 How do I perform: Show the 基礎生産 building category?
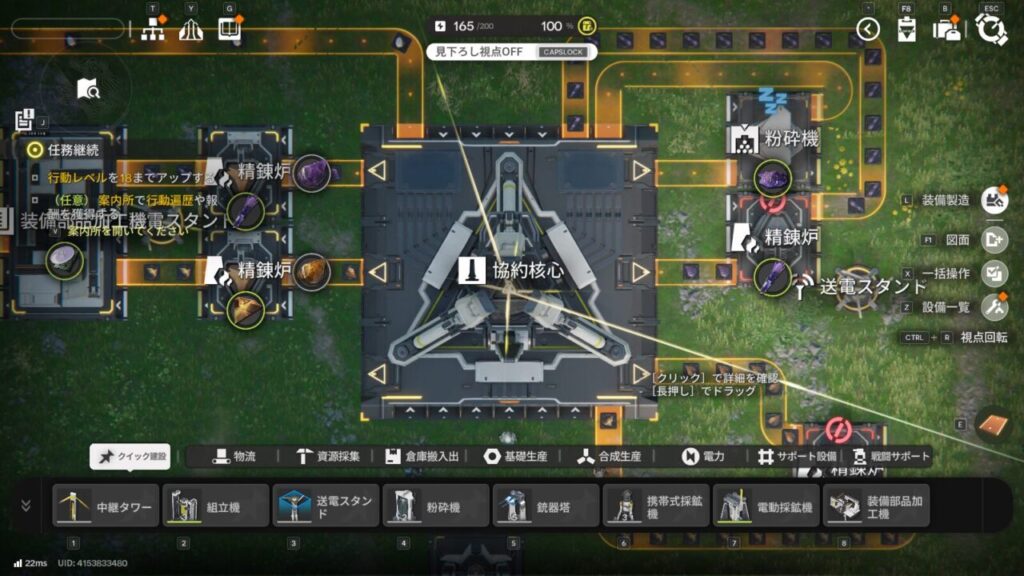tap(516, 456)
